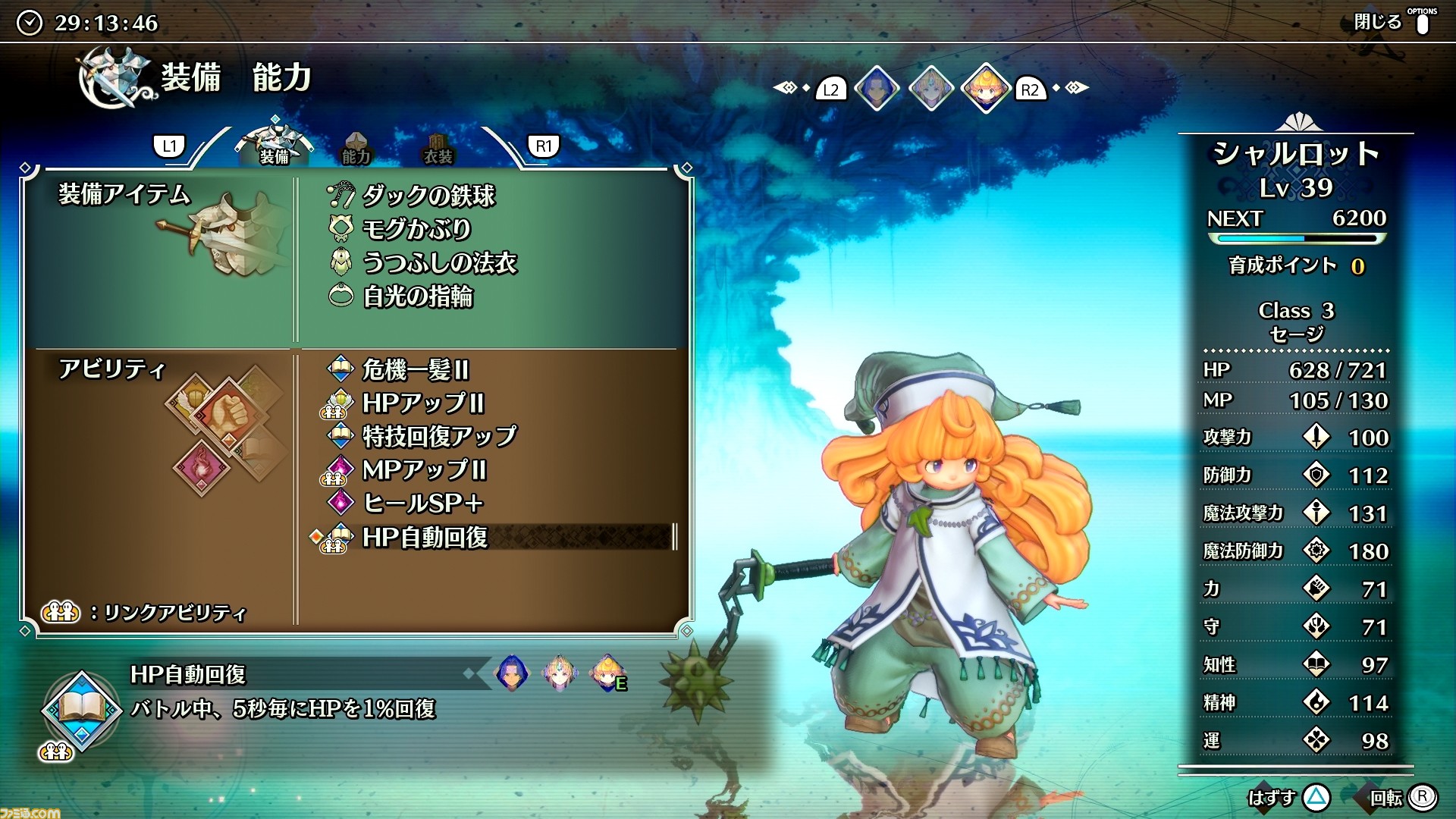Switch to the blonde character portrait in middle
This screenshot has height=819, width=1456.
[x=930, y=89]
